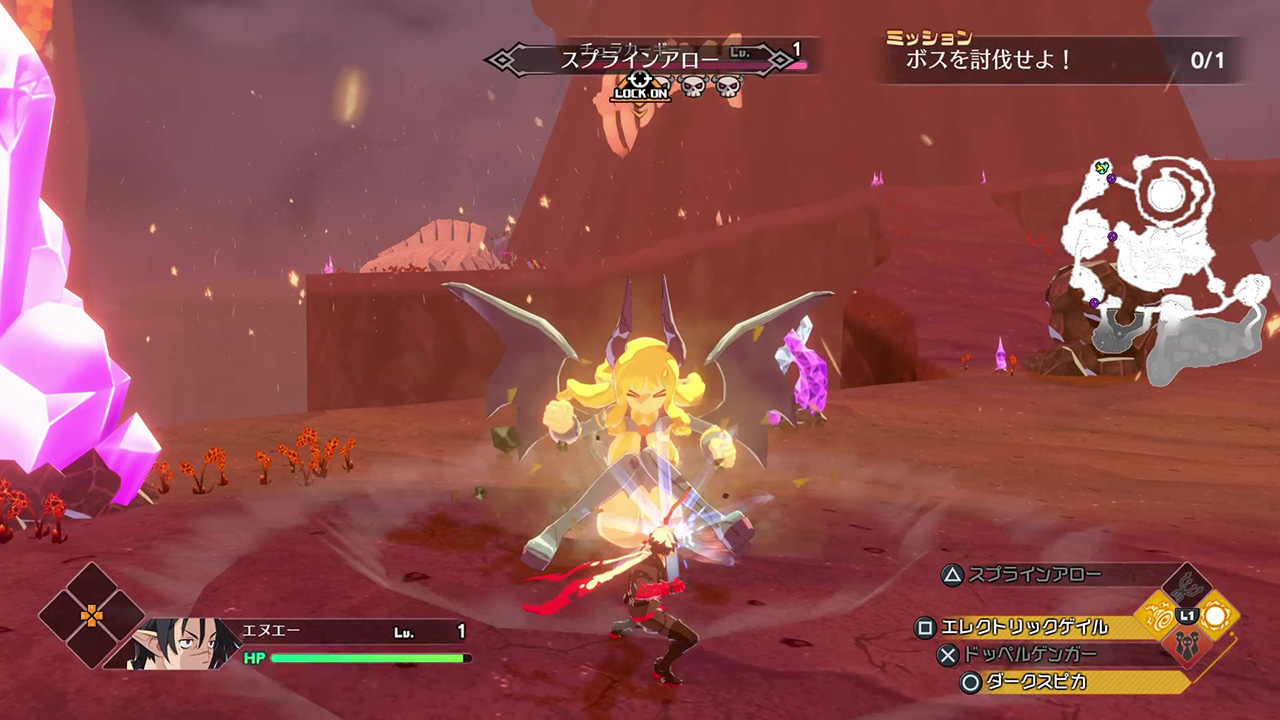Viewport: 1280px width, 720px height.
Task: Click the LOCK ON target marker
Action: [x=641, y=87]
